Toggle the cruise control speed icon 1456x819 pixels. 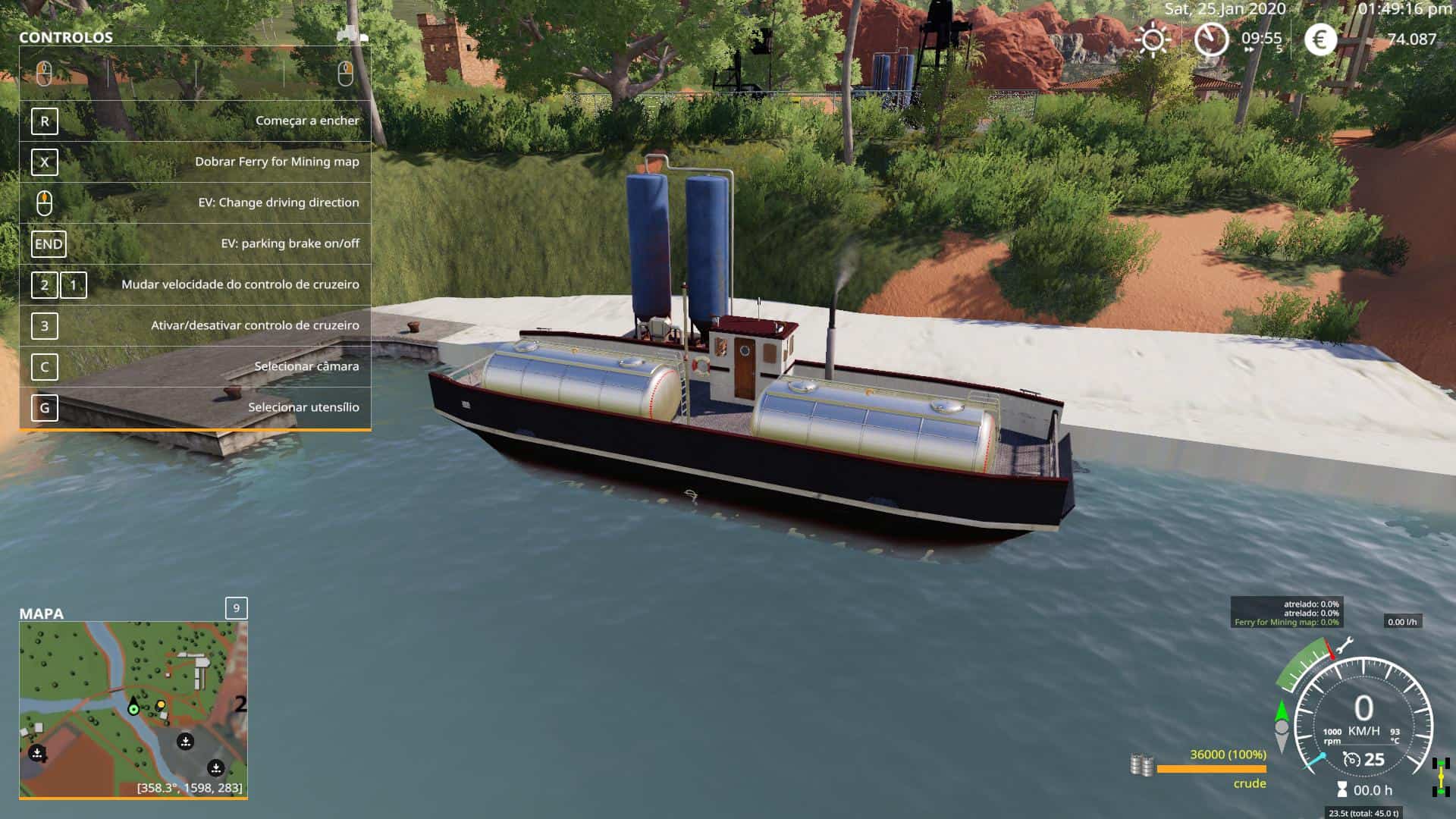coord(1351,759)
